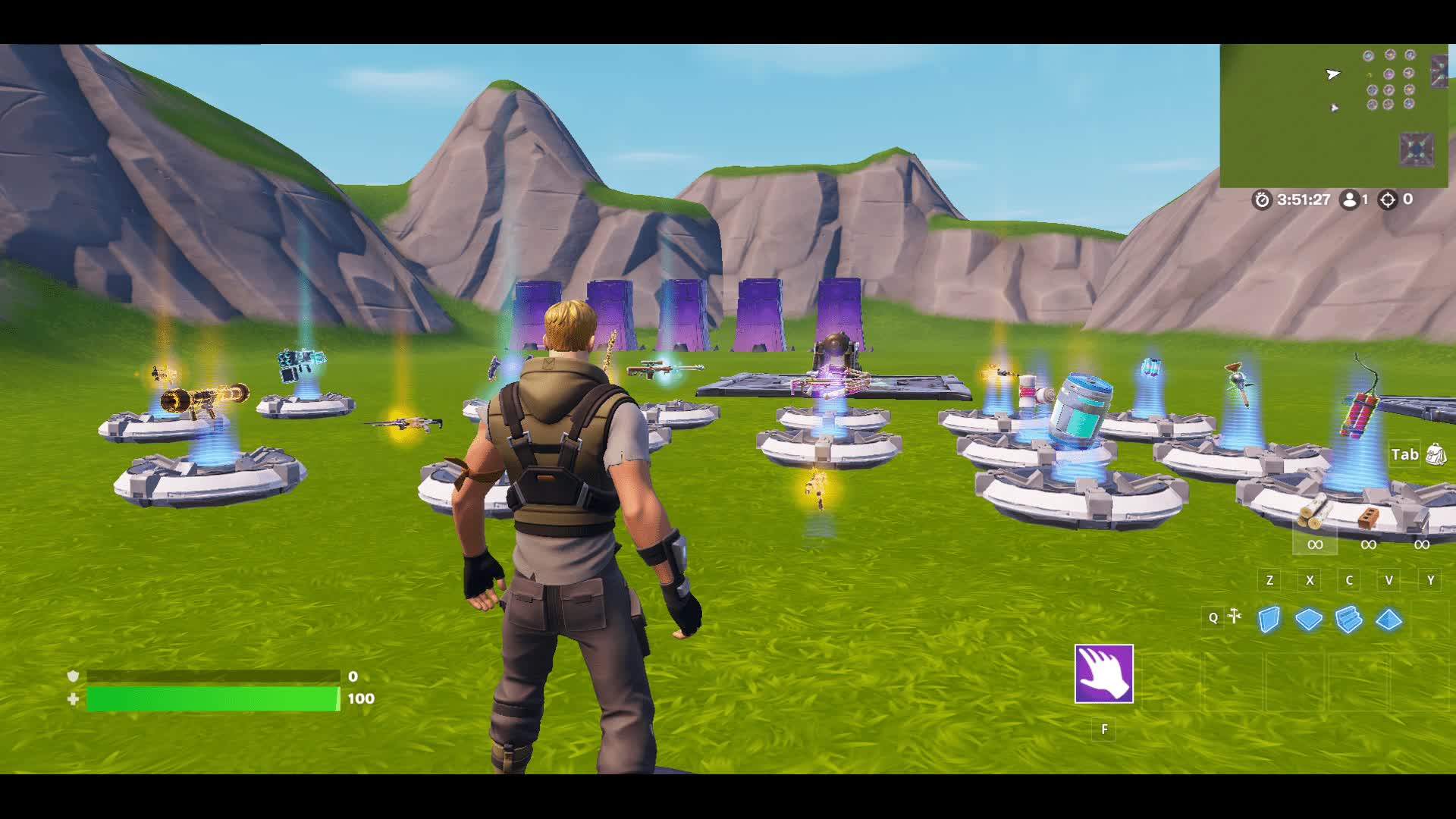Screen dimensions: 1456x819
Task: Click the brick material infinity counter
Action: [x=1369, y=544]
